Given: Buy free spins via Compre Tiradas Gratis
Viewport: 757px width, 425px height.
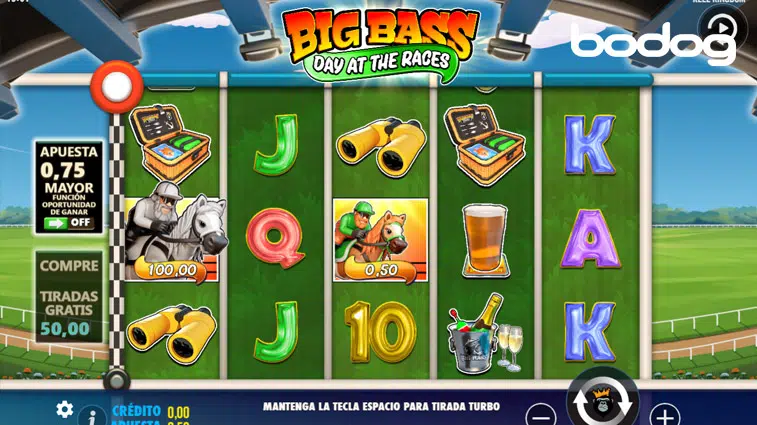Looking at the screenshot, I should point(69,296).
